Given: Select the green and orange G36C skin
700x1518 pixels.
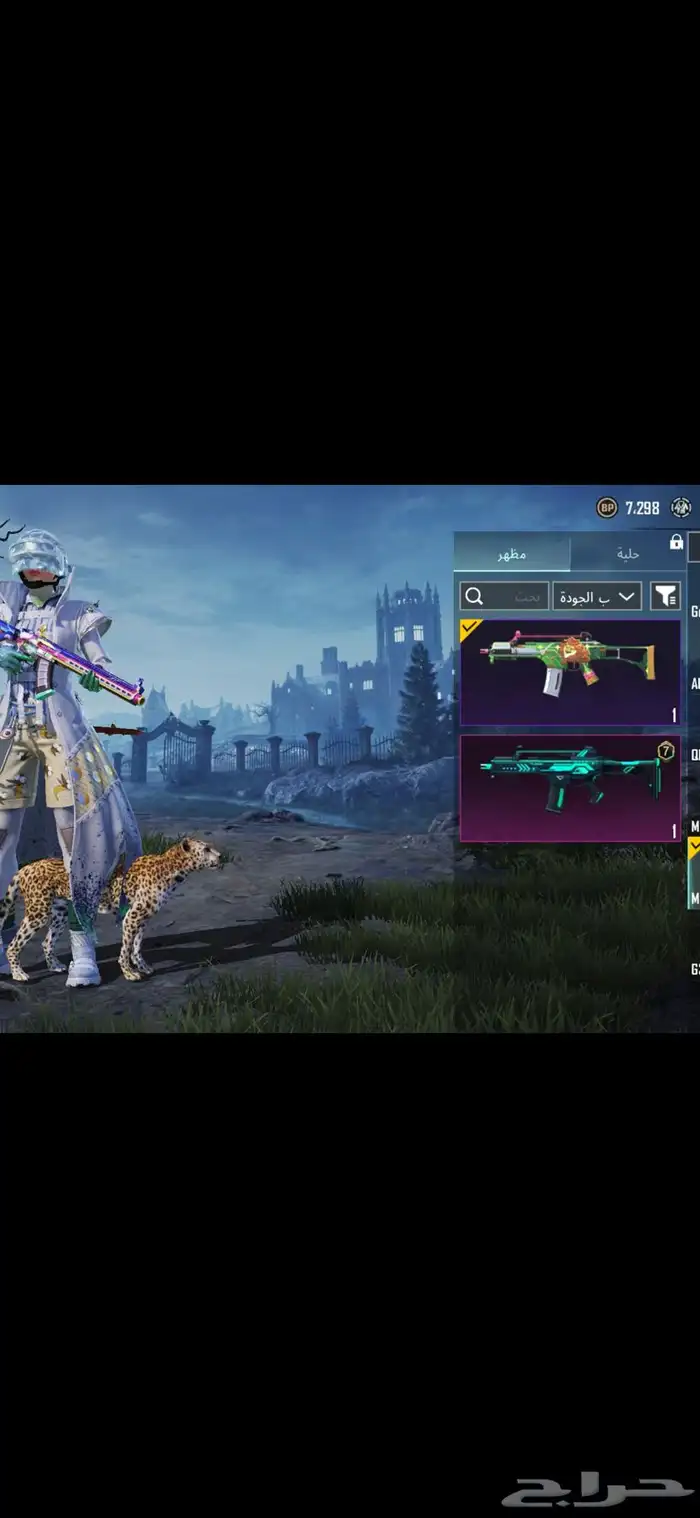Looking at the screenshot, I should [569, 672].
